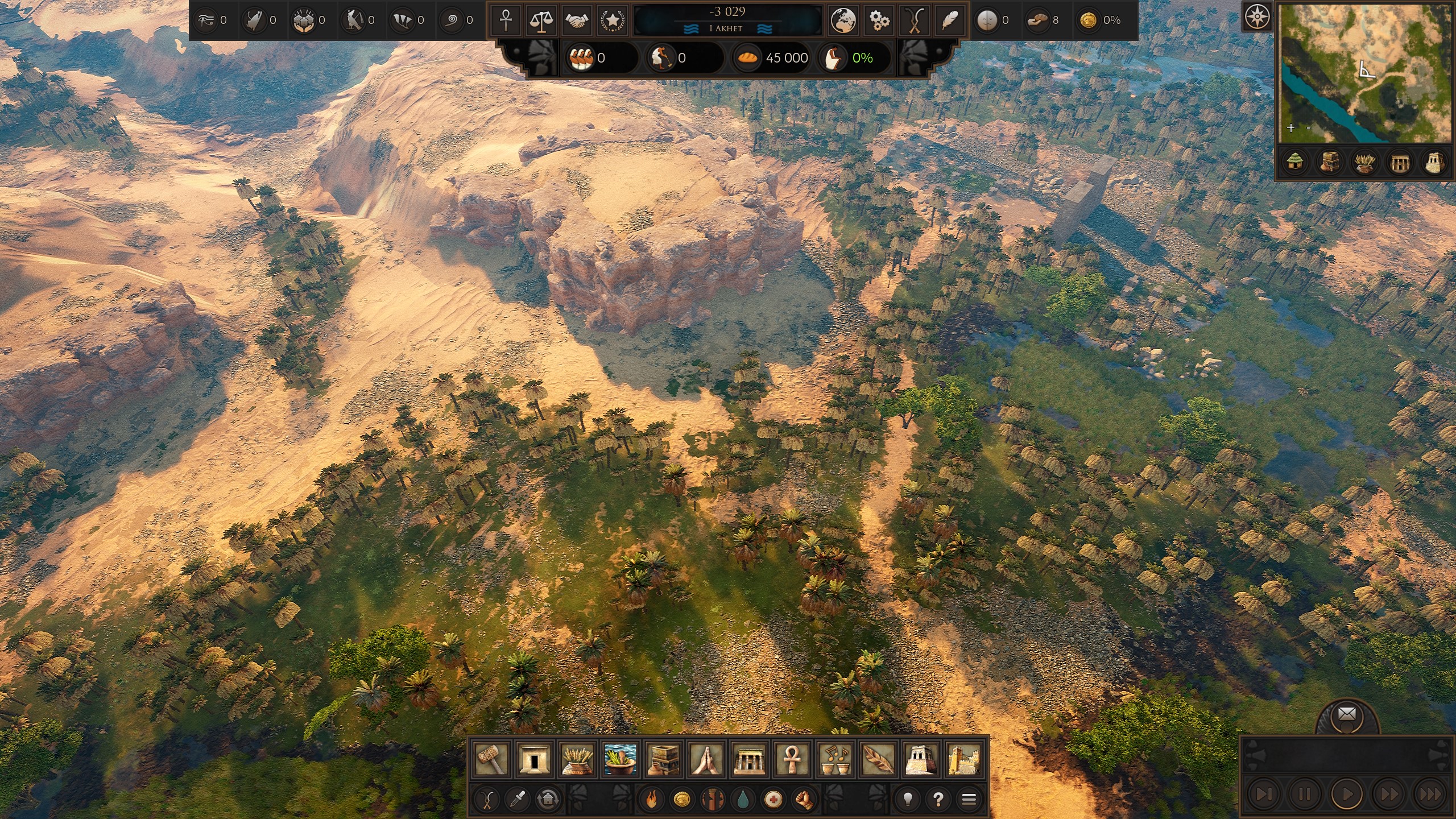Screen dimensions: 1456x819
Task: Select the wheat basket build category
Action: click(x=577, y=759)
